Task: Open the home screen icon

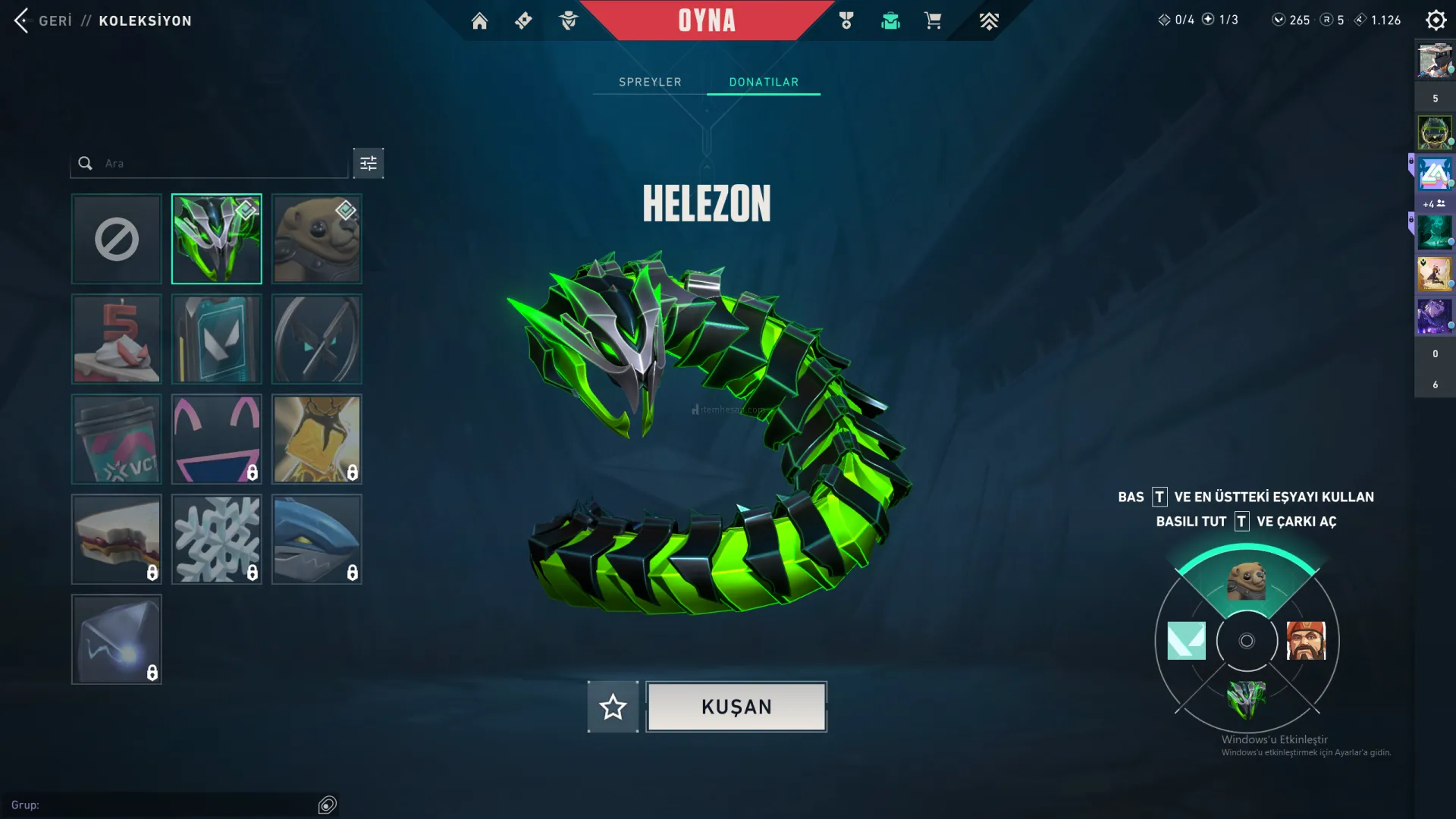Action: (479, 20)
